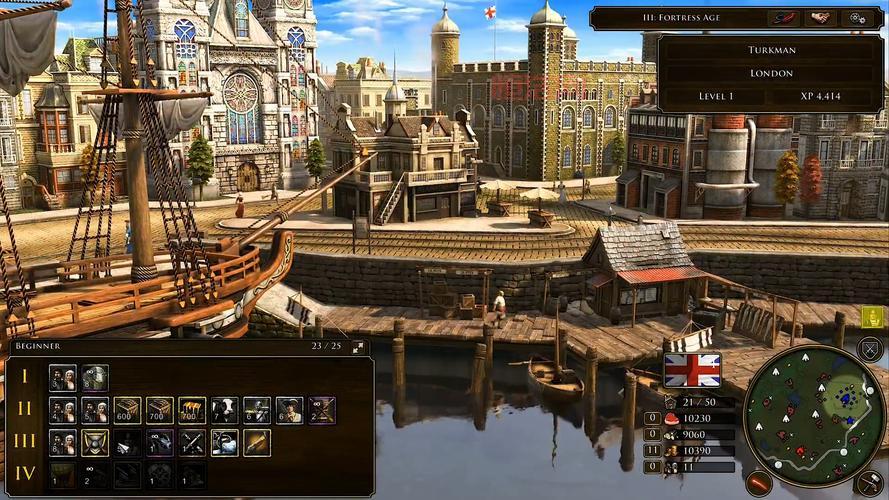Viewport: 889px width, 500px height.
Task: Select the musket rifle card
Action: [257, 442]
